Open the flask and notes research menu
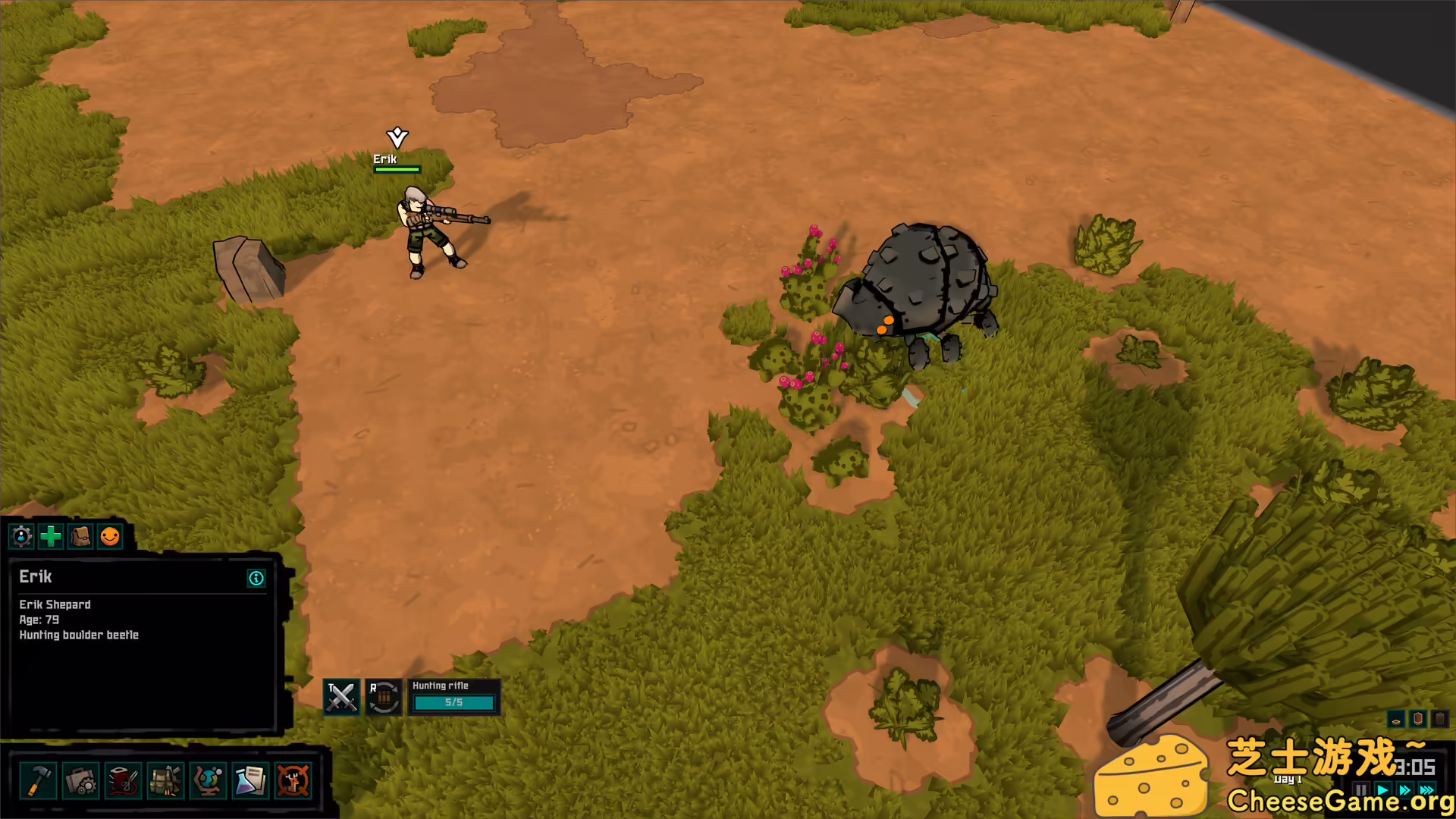Image resolution: width=1456 pixels, height=819 pixels. point(250,780)
